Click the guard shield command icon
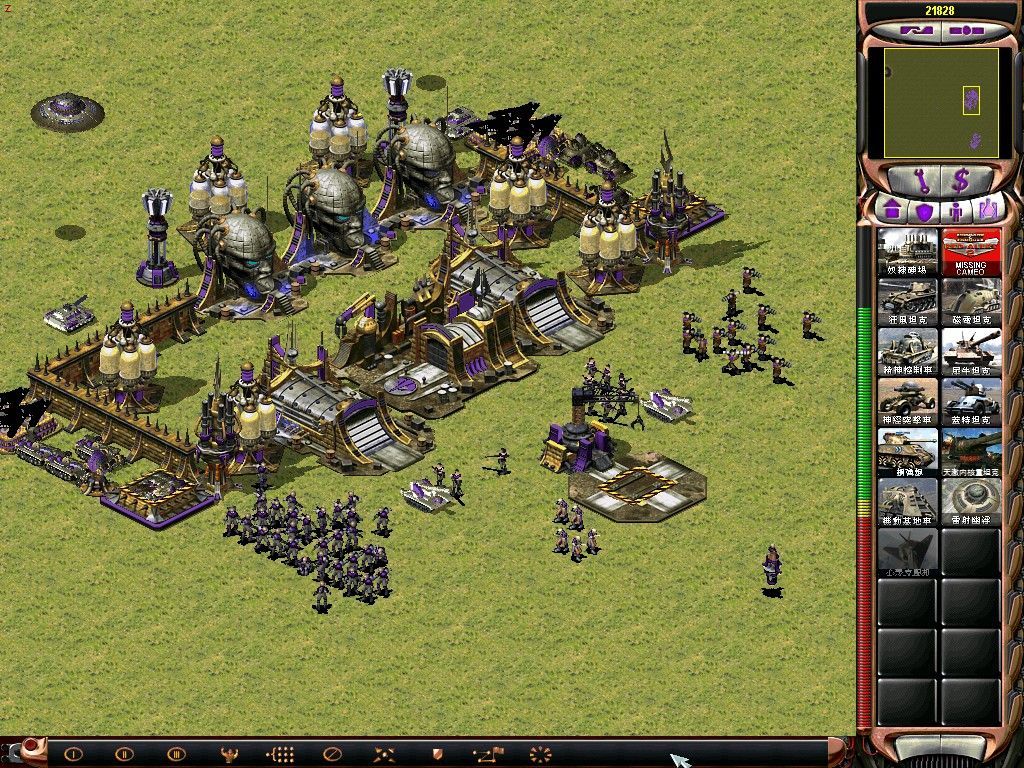This screenshot has width=1024, height=768. click(x=436, y=753)
